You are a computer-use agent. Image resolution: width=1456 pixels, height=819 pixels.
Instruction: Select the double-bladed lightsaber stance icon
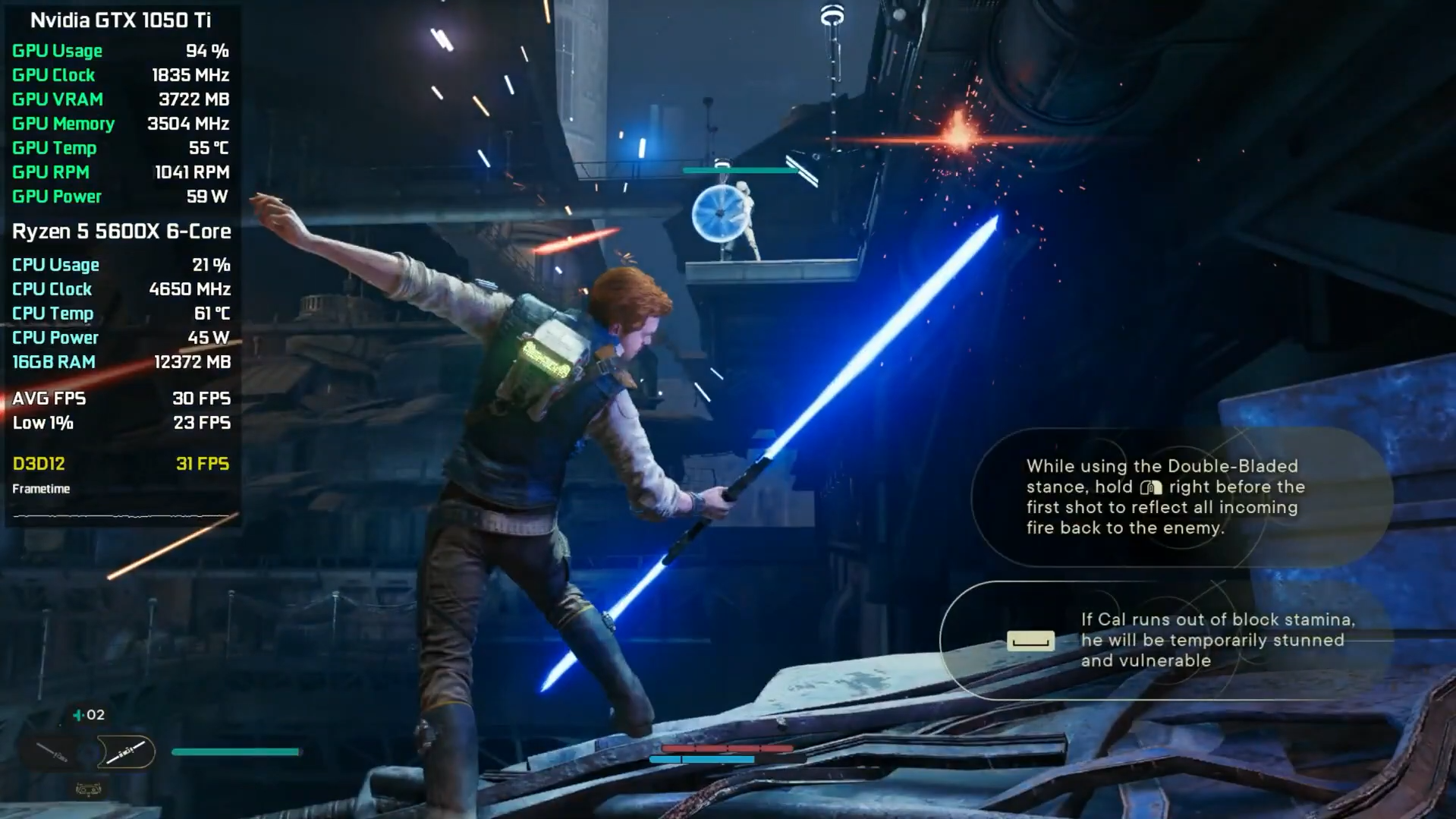tap(126, 752)
